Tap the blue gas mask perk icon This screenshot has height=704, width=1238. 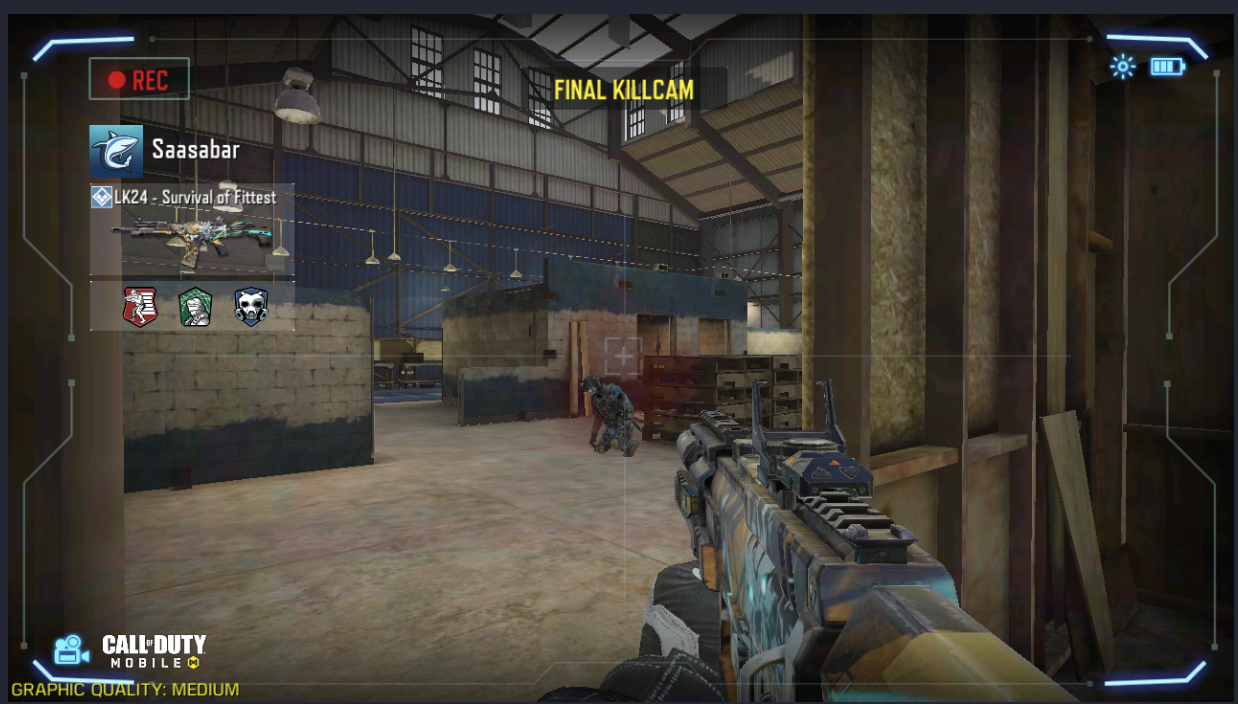(251, 306)
